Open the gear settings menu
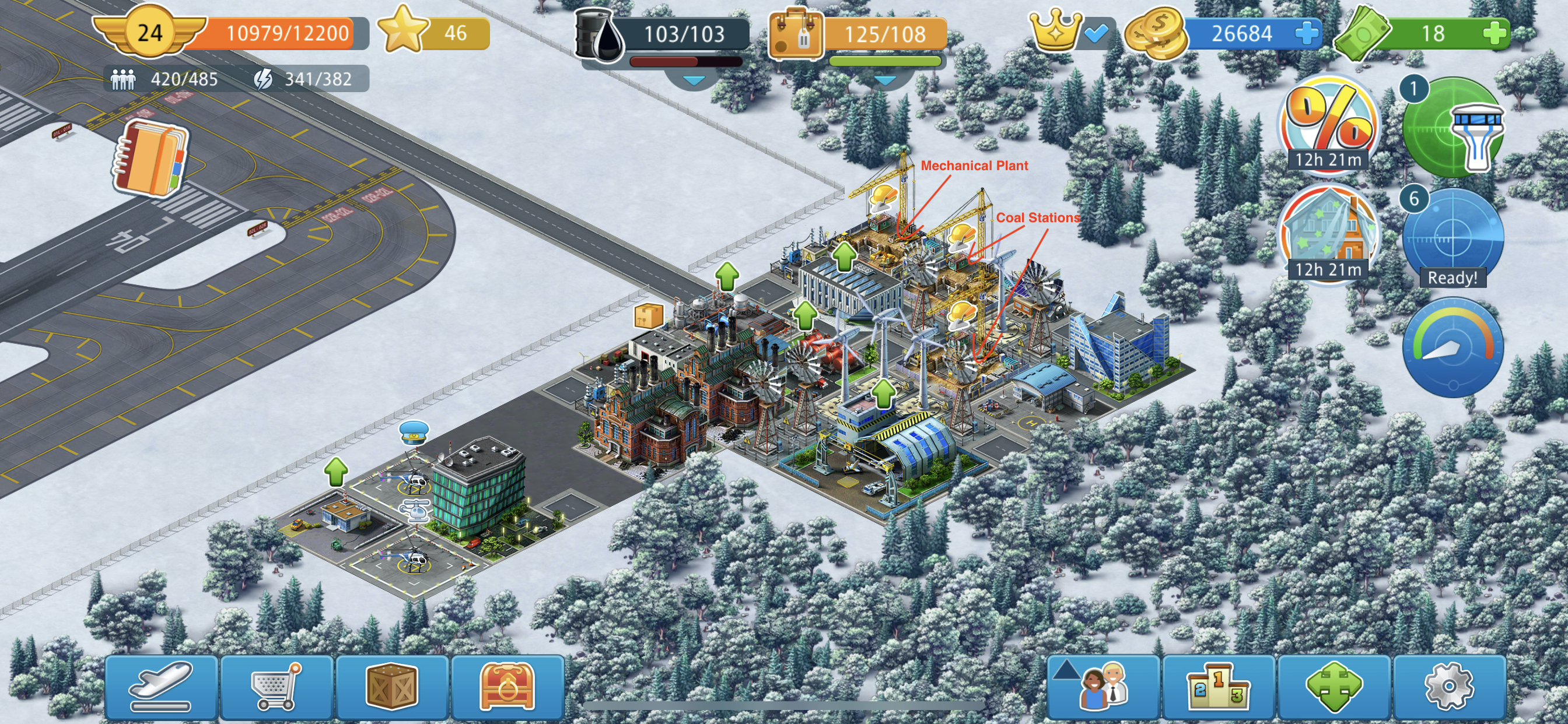1568x724 pixels. pyautogui.click(x=1450, y=687)
